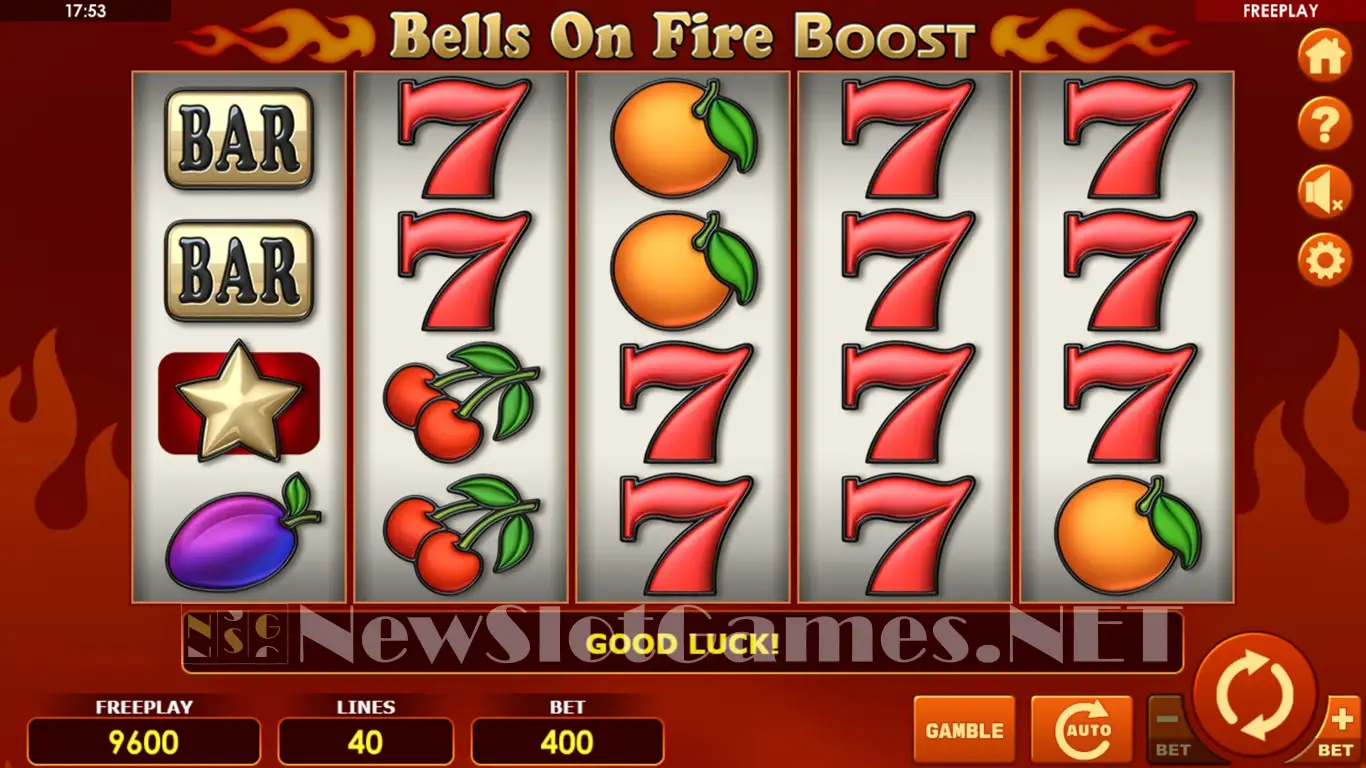Image resolution: width=1366 pixels, height=768 pixels.
Task: Go to the home screen
Action: point(1324,56)
